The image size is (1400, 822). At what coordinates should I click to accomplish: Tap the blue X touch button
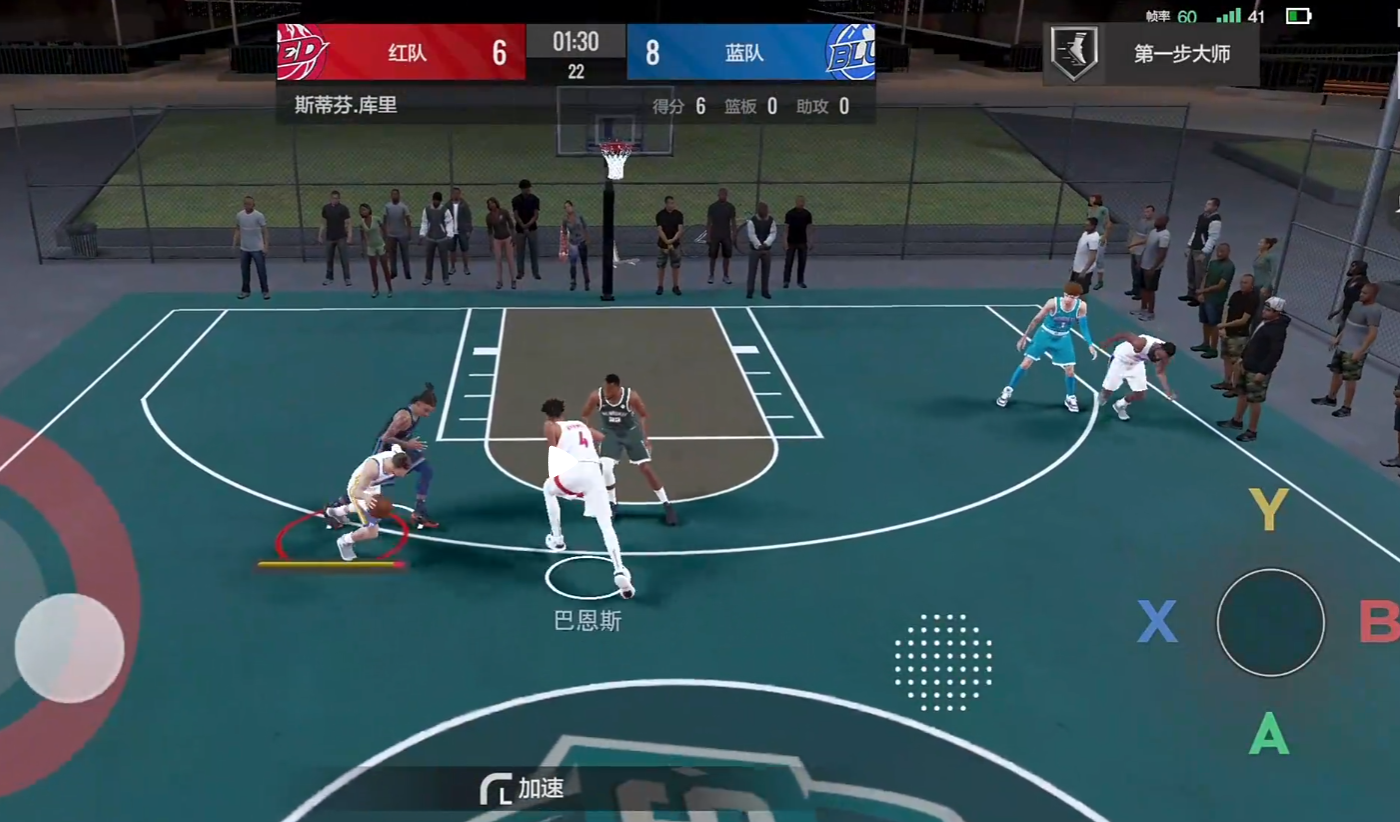tap(1157, 622)
